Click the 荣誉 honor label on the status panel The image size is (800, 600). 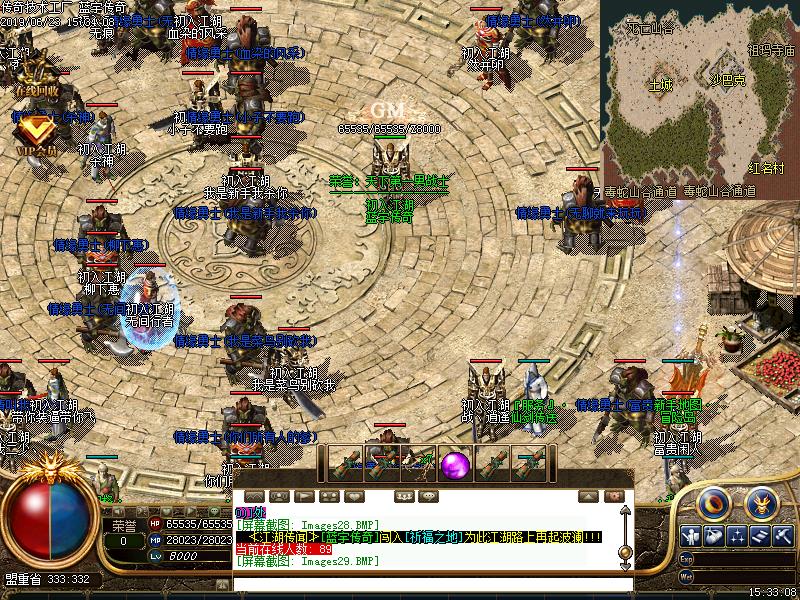pos(123,524)
